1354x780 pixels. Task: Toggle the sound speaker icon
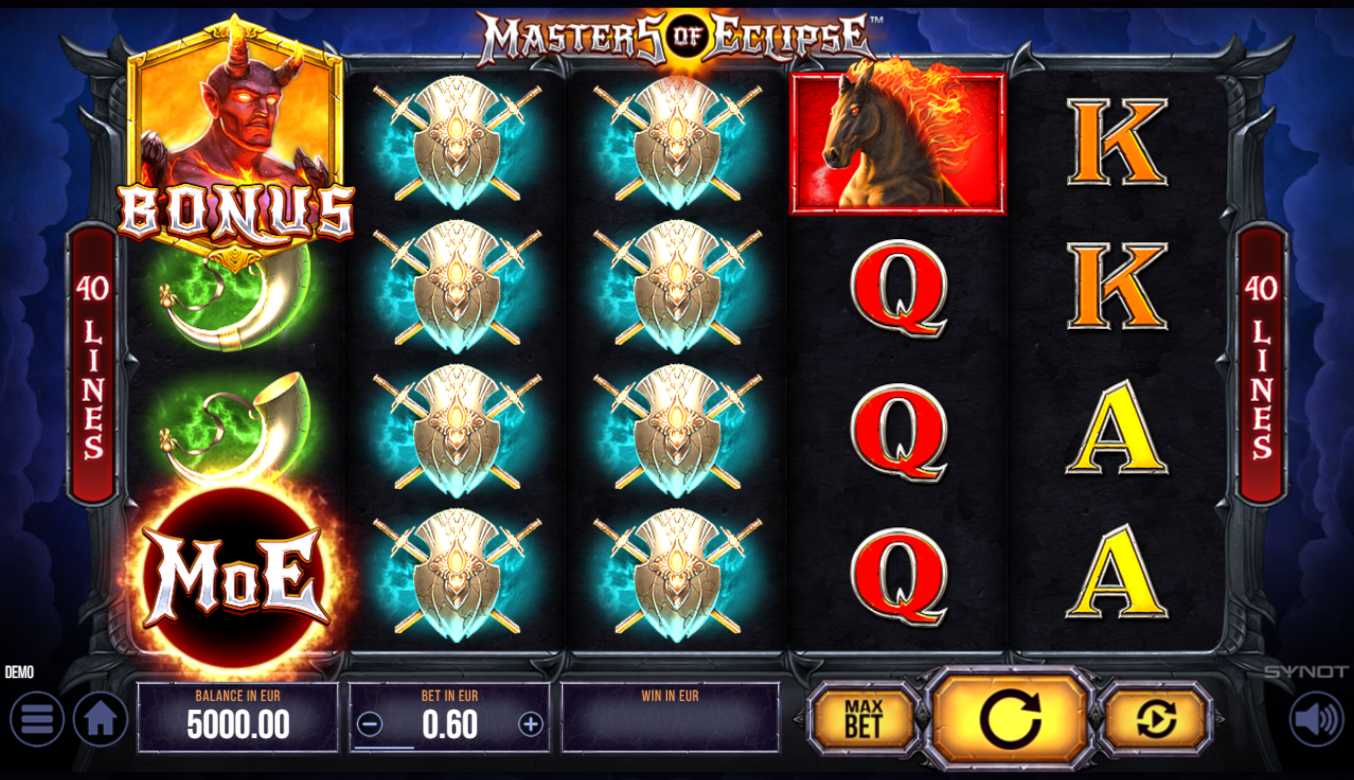(1315, 719)
